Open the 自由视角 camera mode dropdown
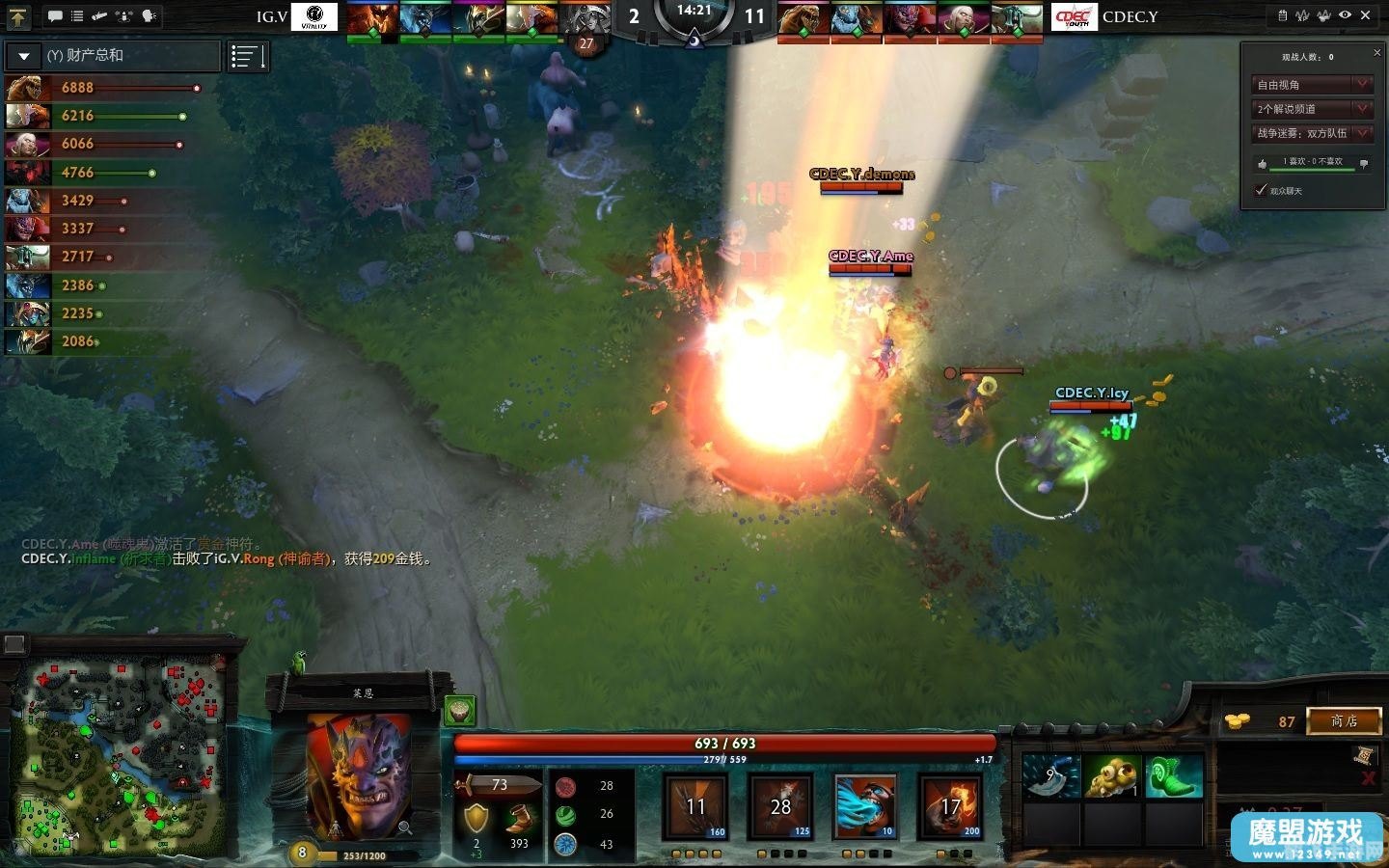Screen dimensions: 1389x868 [1310, 84]
